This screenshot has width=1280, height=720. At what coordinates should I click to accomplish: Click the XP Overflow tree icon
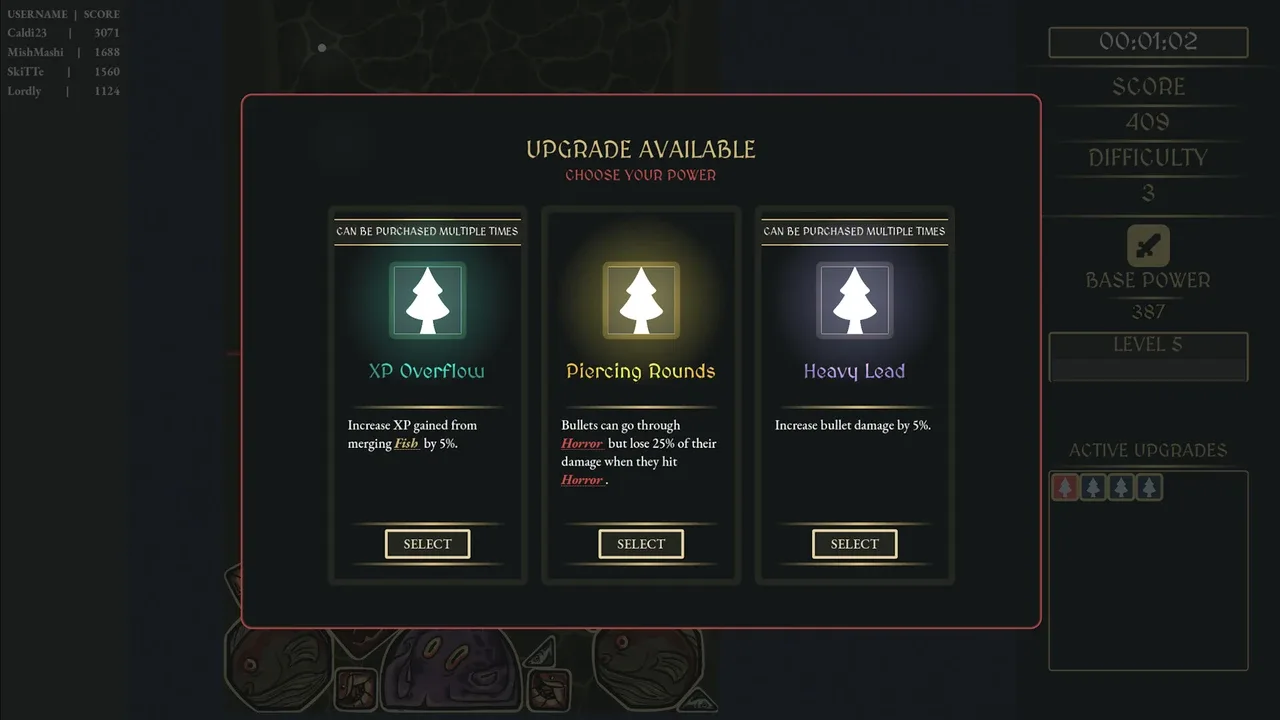point(428,300)
